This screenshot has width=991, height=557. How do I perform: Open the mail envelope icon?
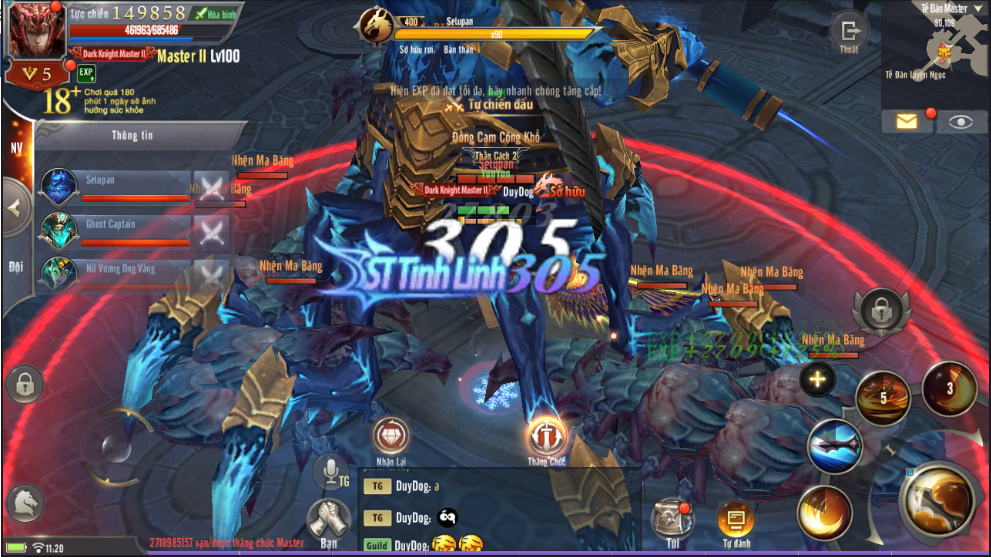(x=906, y=121)
